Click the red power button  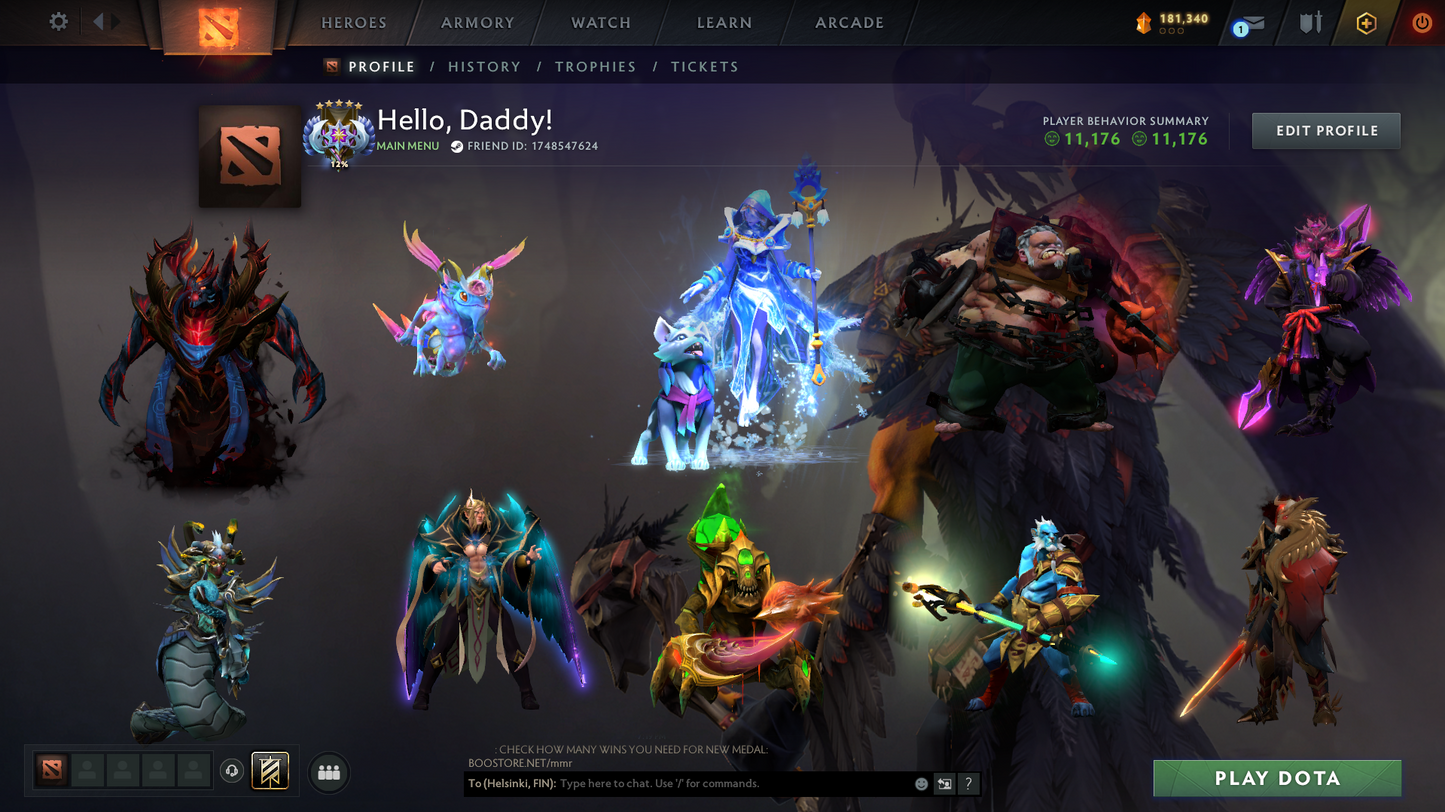pyautogui.click(x=1421, y=22)
